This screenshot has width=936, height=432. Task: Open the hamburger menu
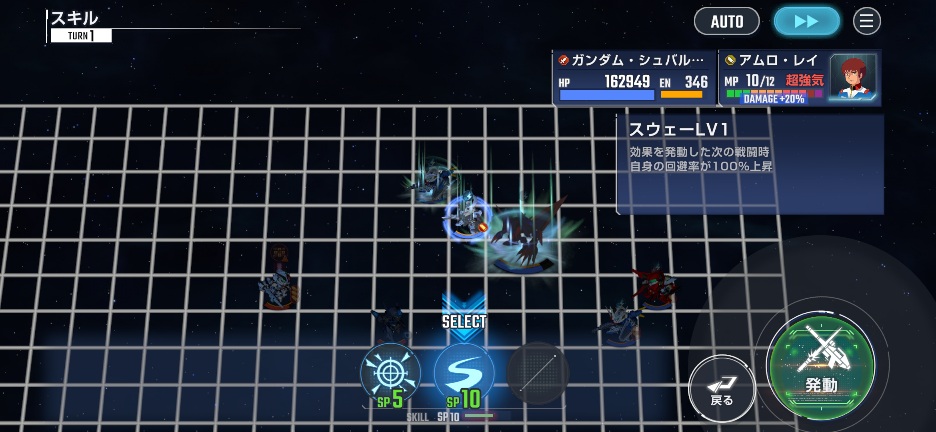(x=867, y=21)
